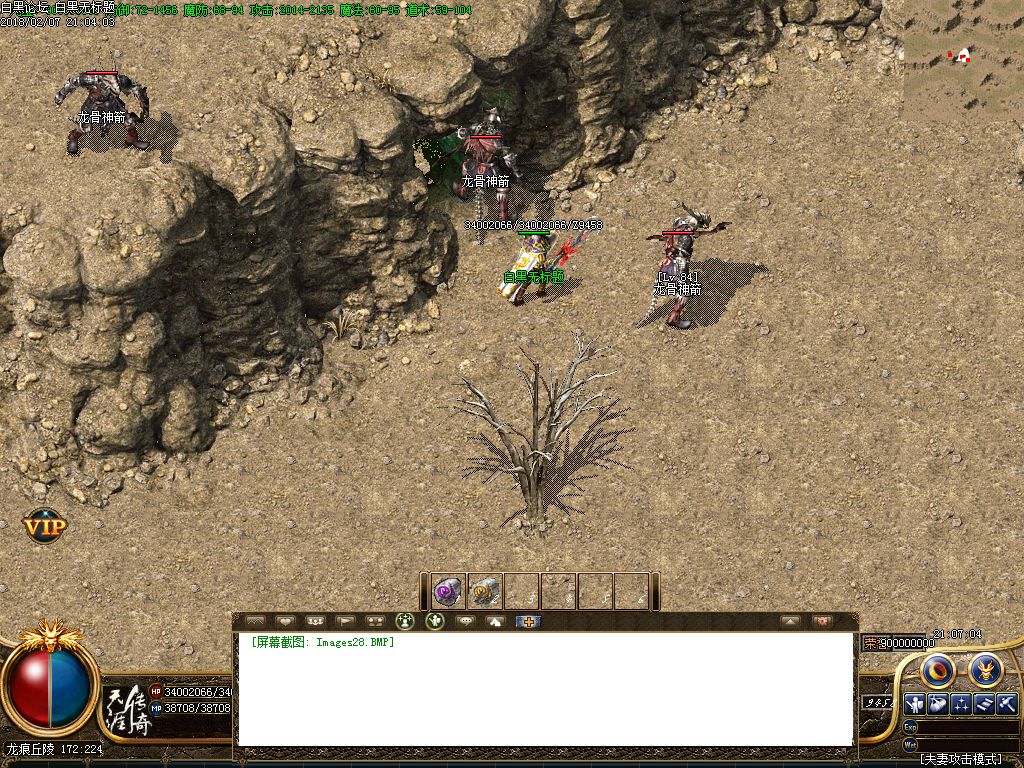Select the purple scroll in hotbar slot 1

(x=448, y=591)
